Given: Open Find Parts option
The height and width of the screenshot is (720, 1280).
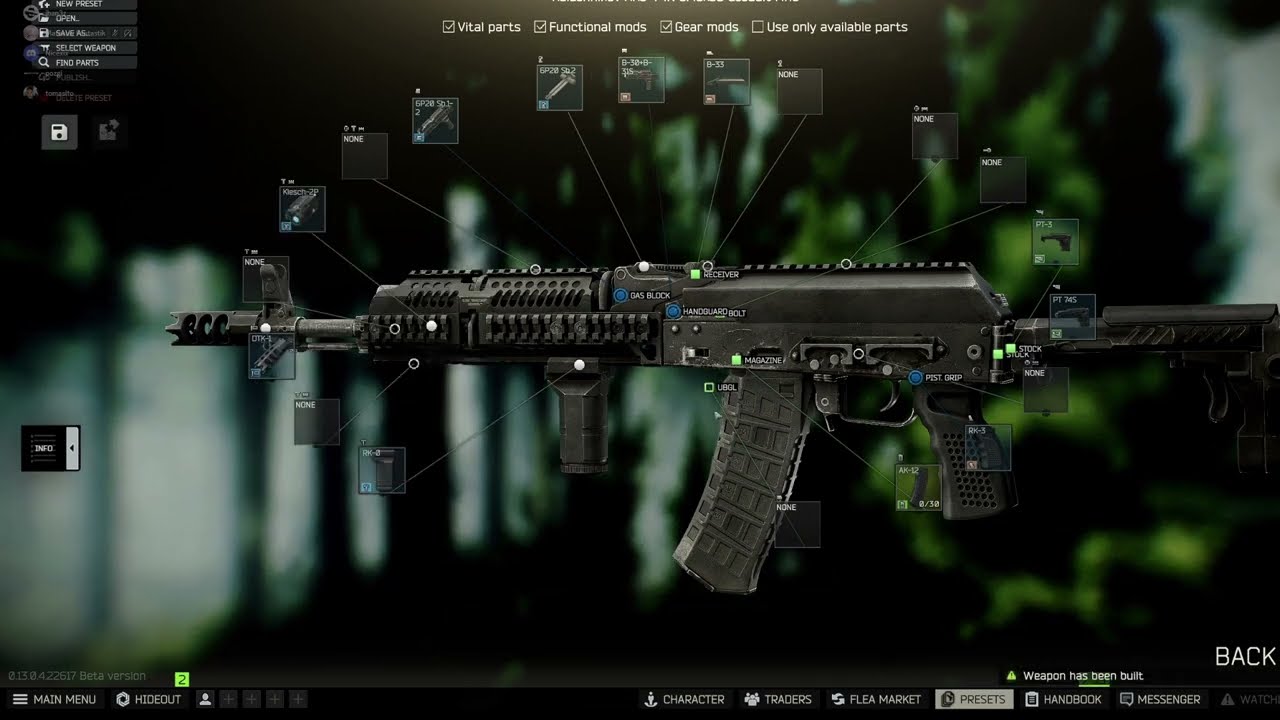Looking at the screenshot, I should [x=77, y=63].
